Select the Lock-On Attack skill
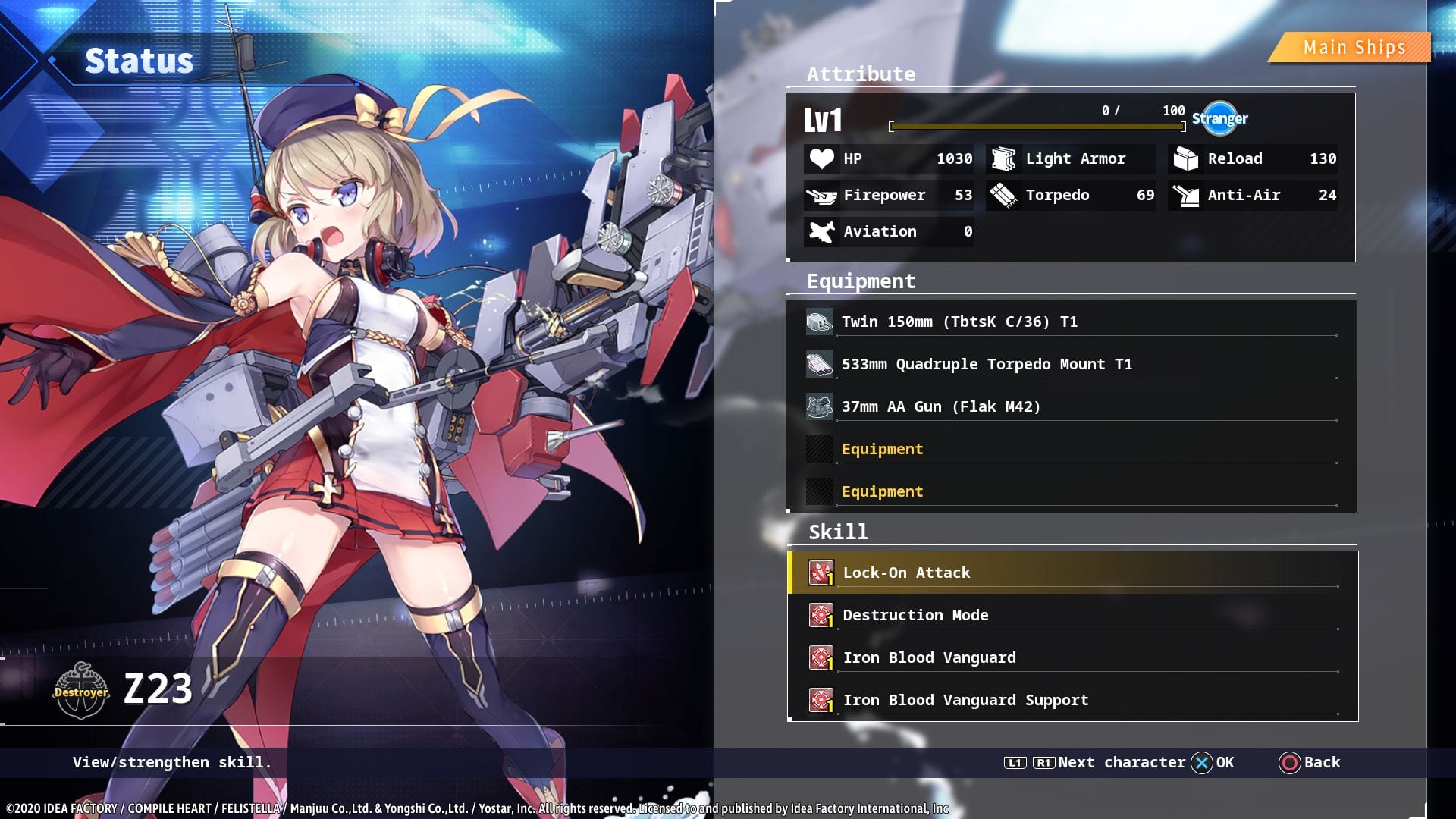The width and height of the screenshot is (1456, 819). pos(906,573)
